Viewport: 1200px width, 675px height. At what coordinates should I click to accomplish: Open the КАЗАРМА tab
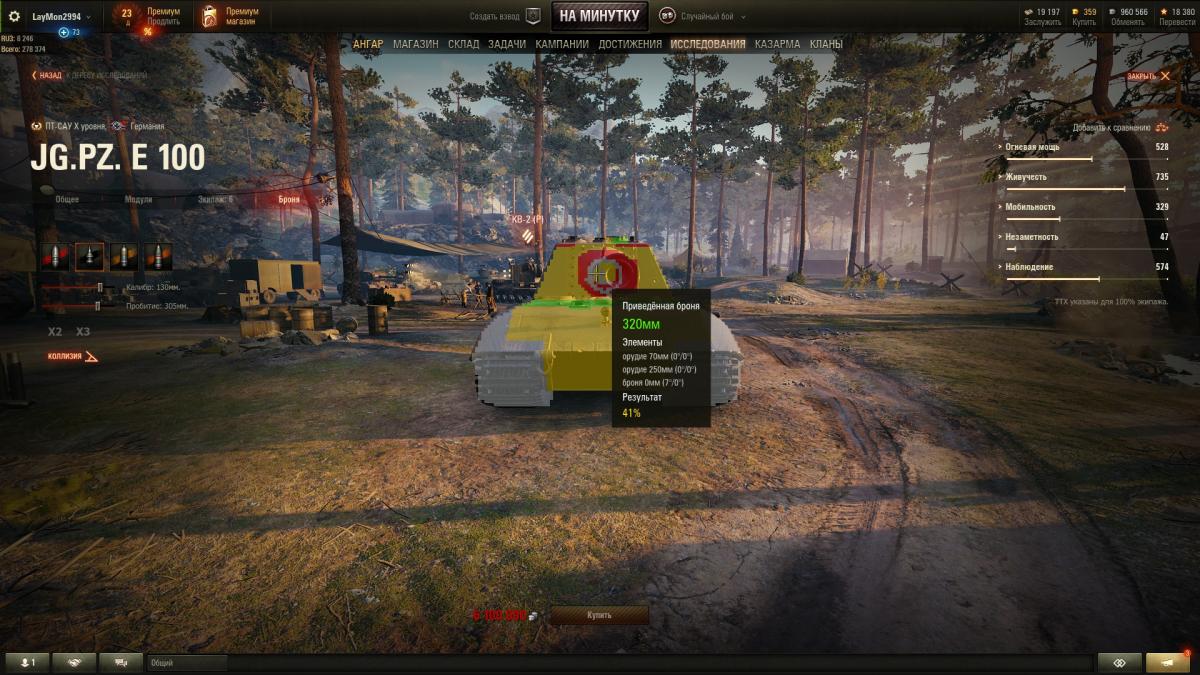(777, 44)
